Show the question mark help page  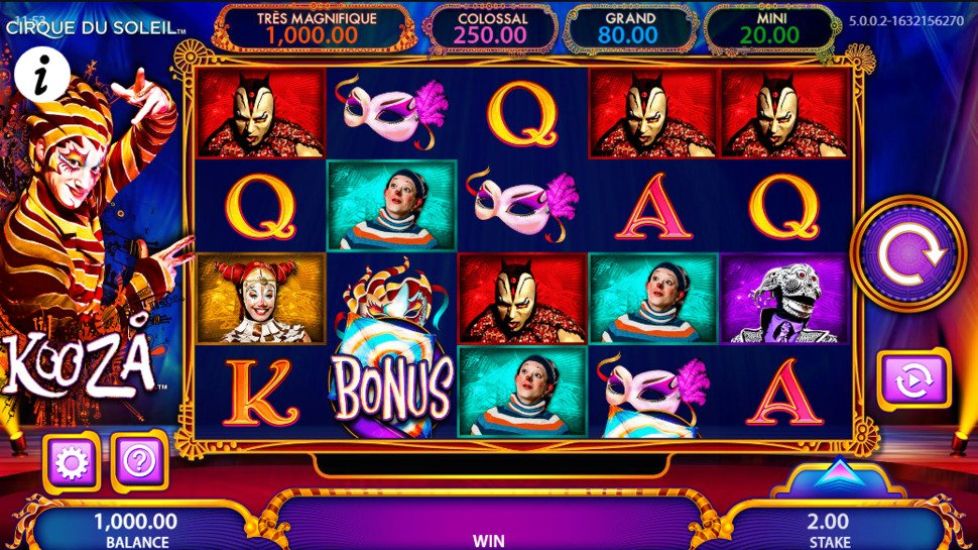click(x=137, y=461)
